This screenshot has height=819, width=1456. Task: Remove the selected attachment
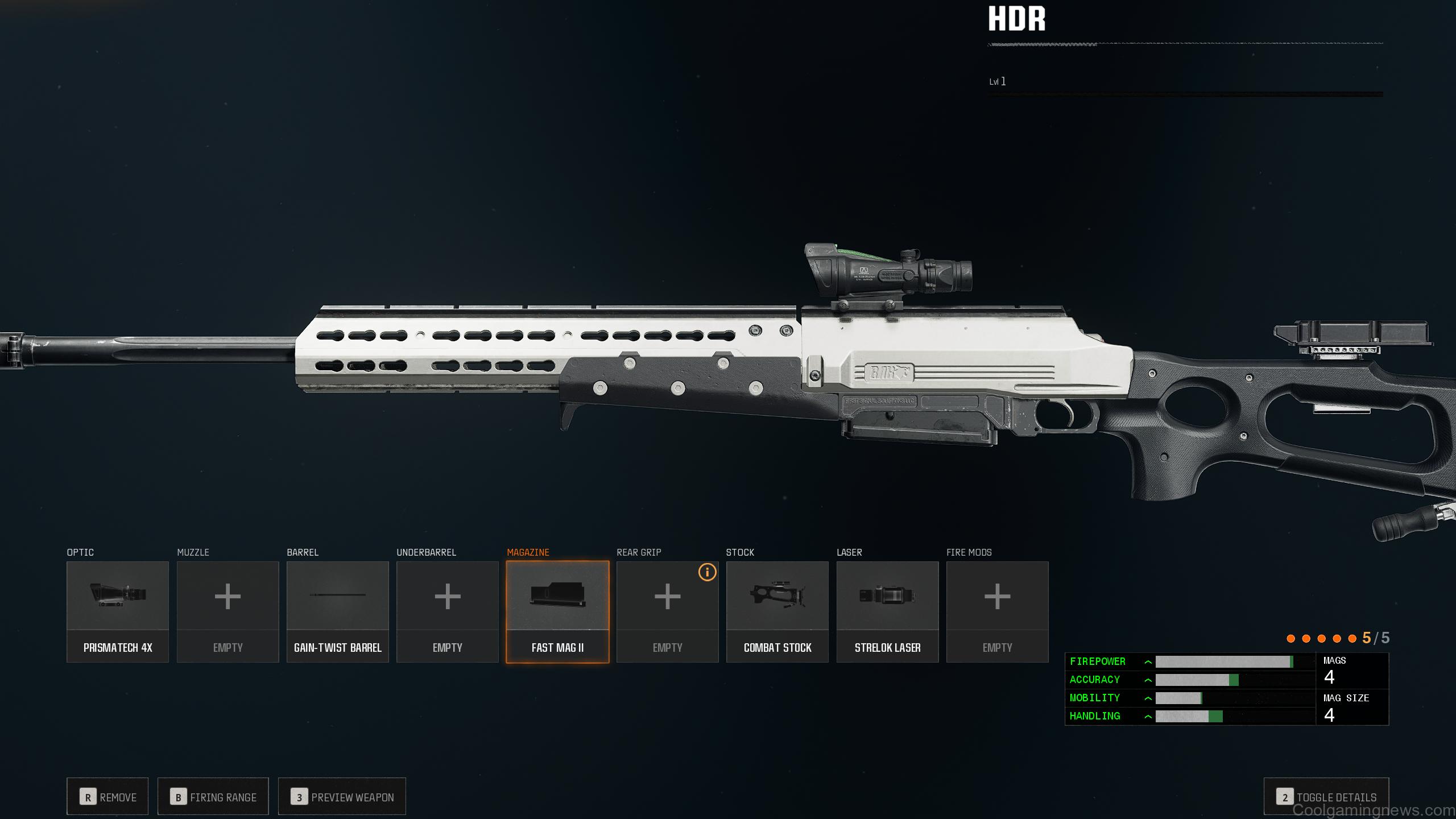pyautogui.click(x=107, y=796)
